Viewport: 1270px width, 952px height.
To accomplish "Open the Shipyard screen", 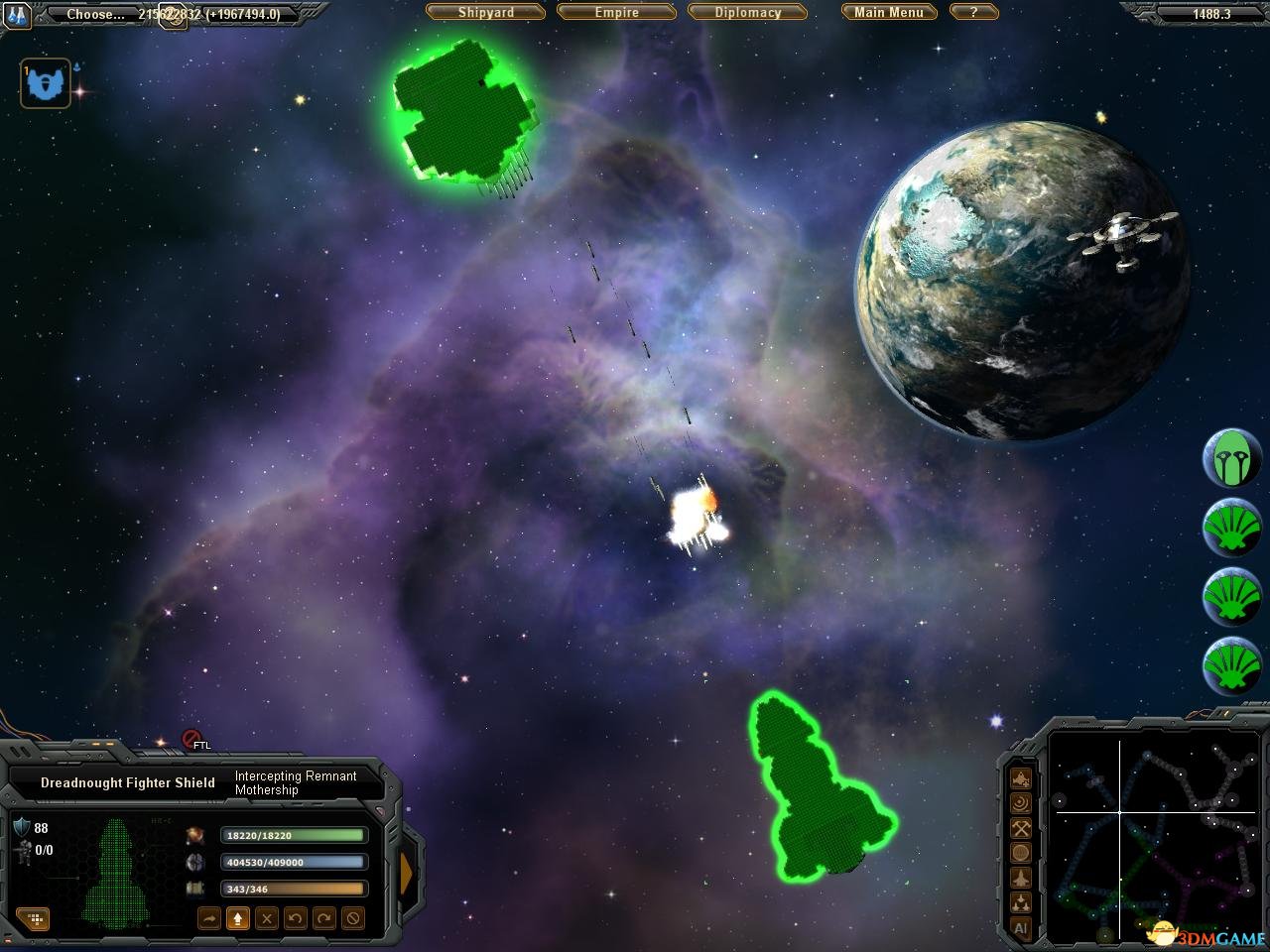I will tap(486, 13).
